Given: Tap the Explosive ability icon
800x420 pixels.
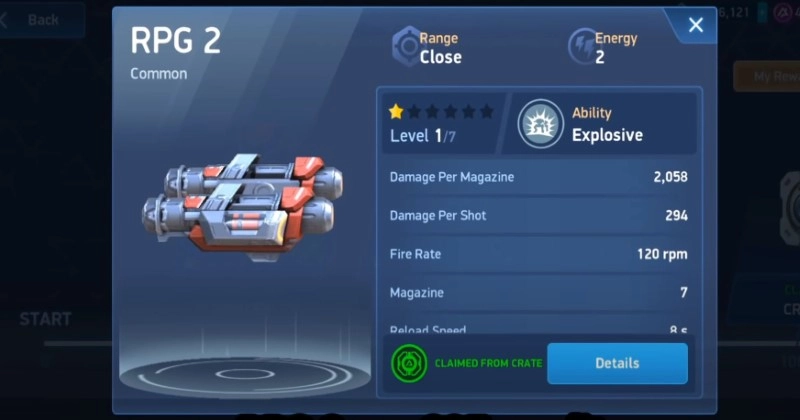Looking at the screenshot, I should pyautogui.click(x=539, y=124).
